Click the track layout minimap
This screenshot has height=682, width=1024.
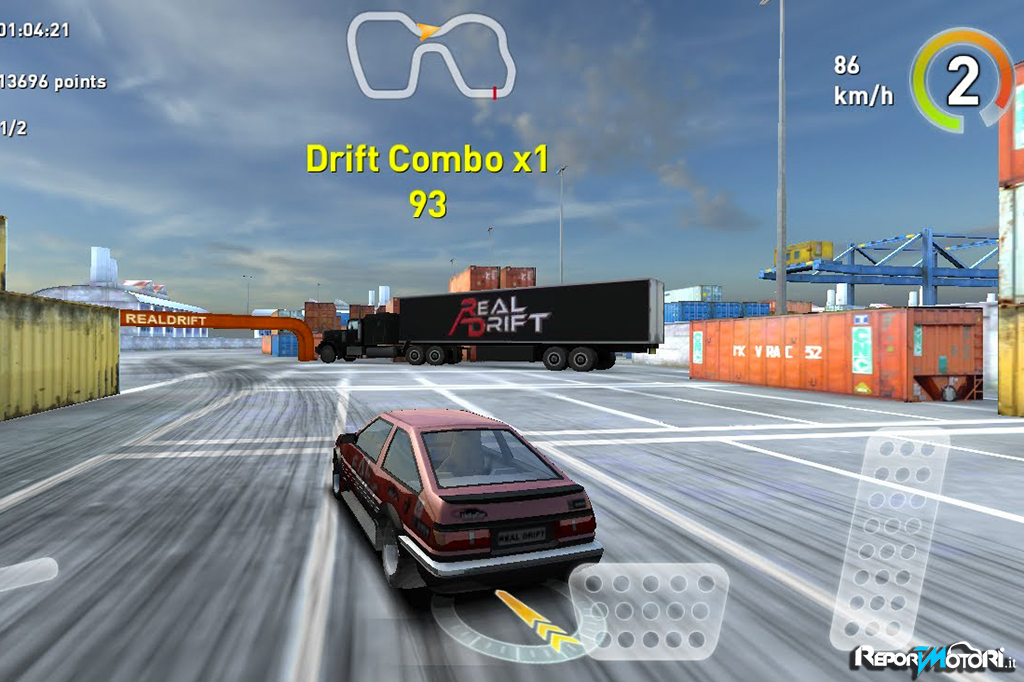(431, 56)
